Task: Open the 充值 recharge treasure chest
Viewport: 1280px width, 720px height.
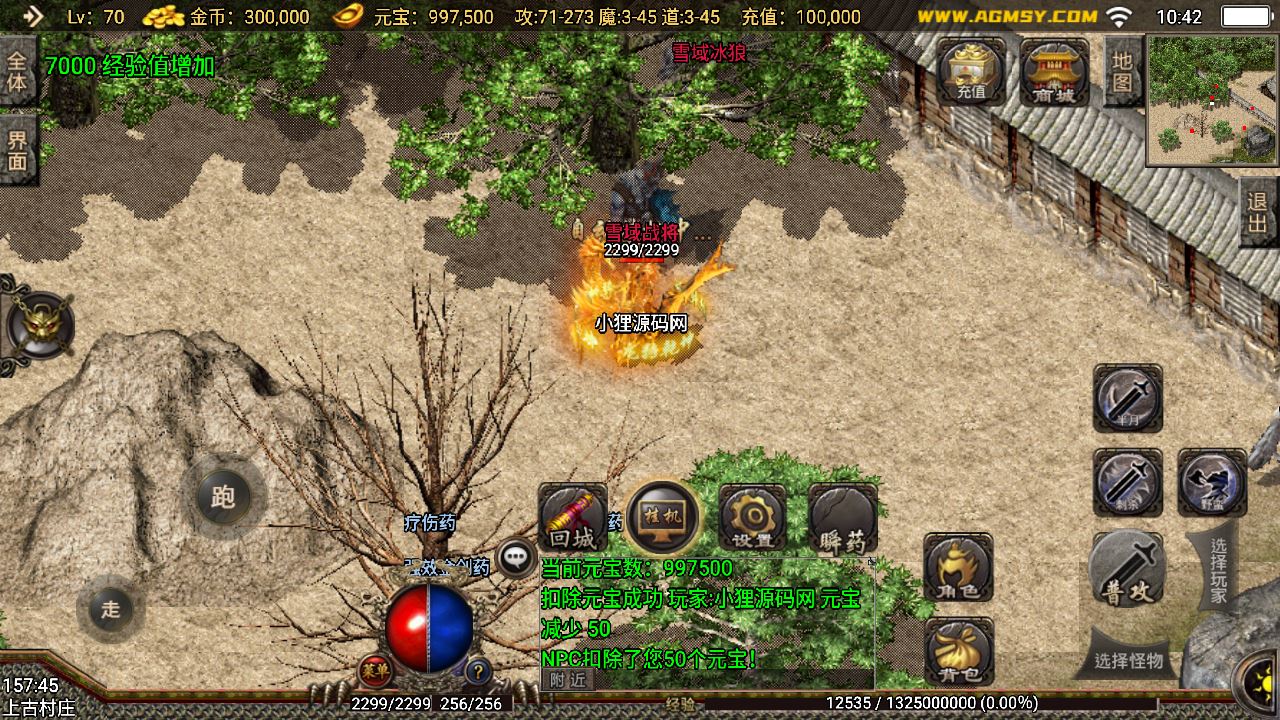Action: tap(971, 70)
